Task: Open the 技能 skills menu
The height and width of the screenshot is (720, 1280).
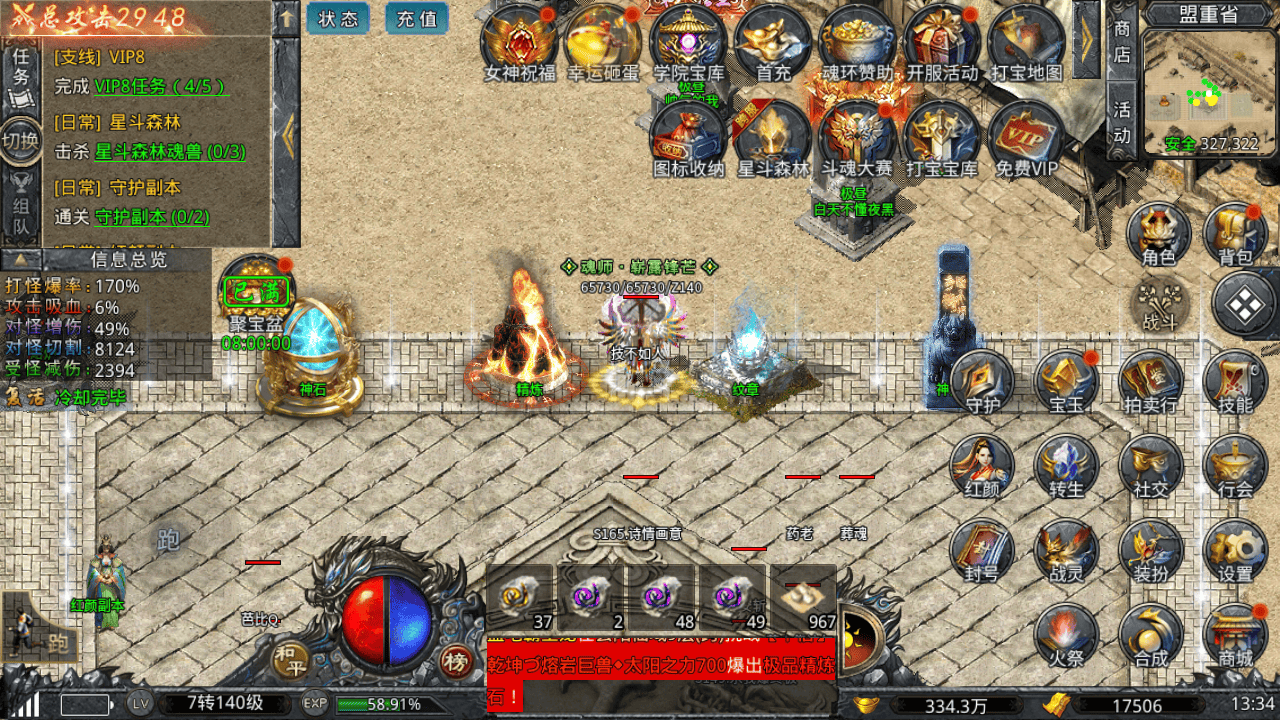Action: point(1235,382)
